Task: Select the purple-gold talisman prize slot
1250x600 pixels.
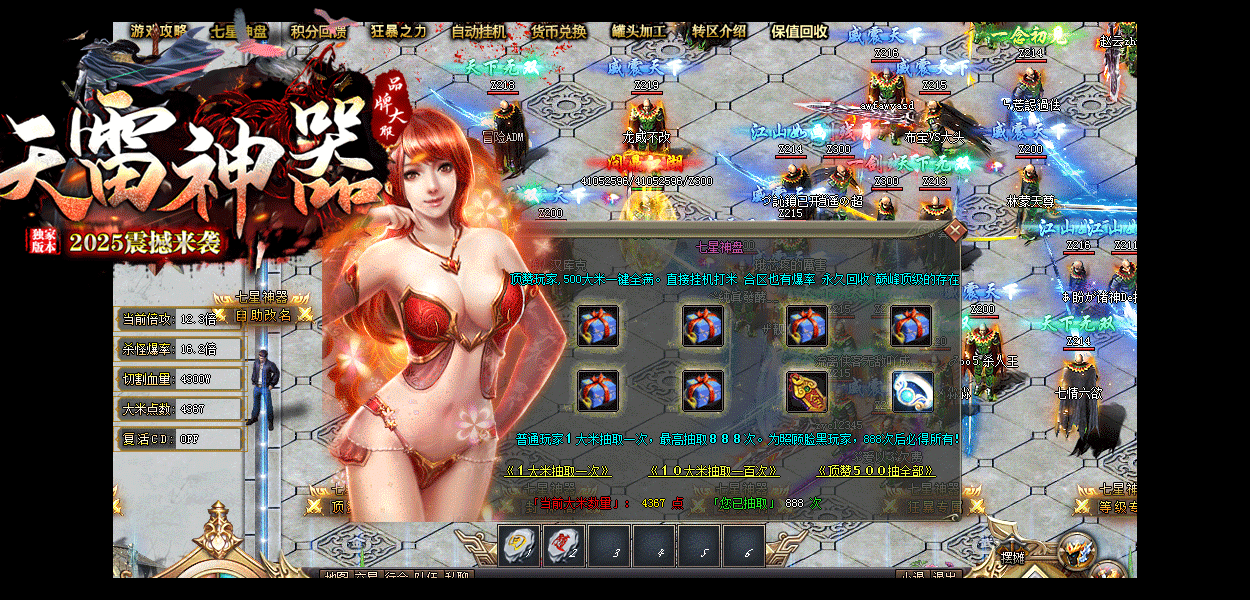Action: 807,391
